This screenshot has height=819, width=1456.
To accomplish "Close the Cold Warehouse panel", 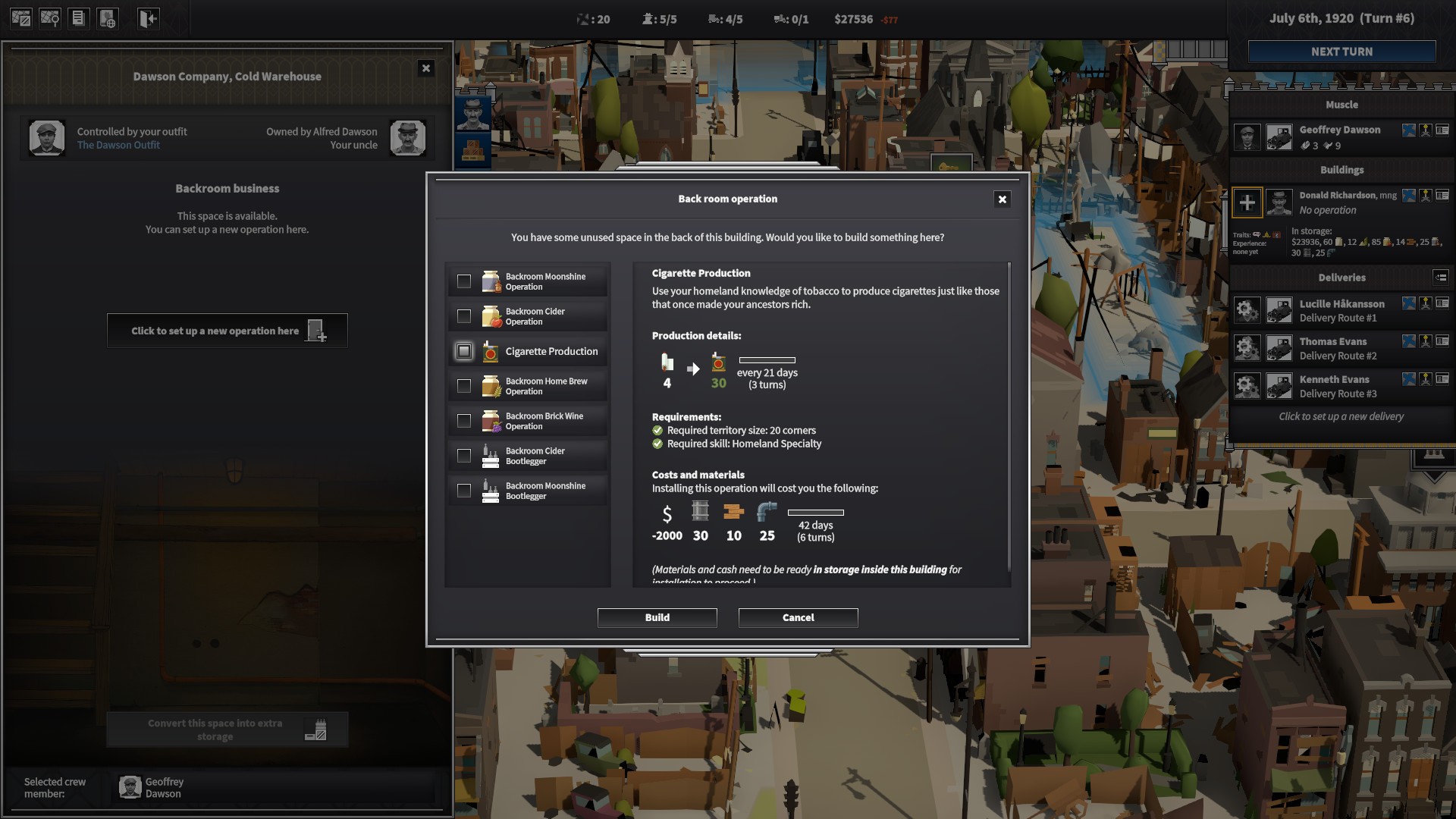I will pos(425,68).
